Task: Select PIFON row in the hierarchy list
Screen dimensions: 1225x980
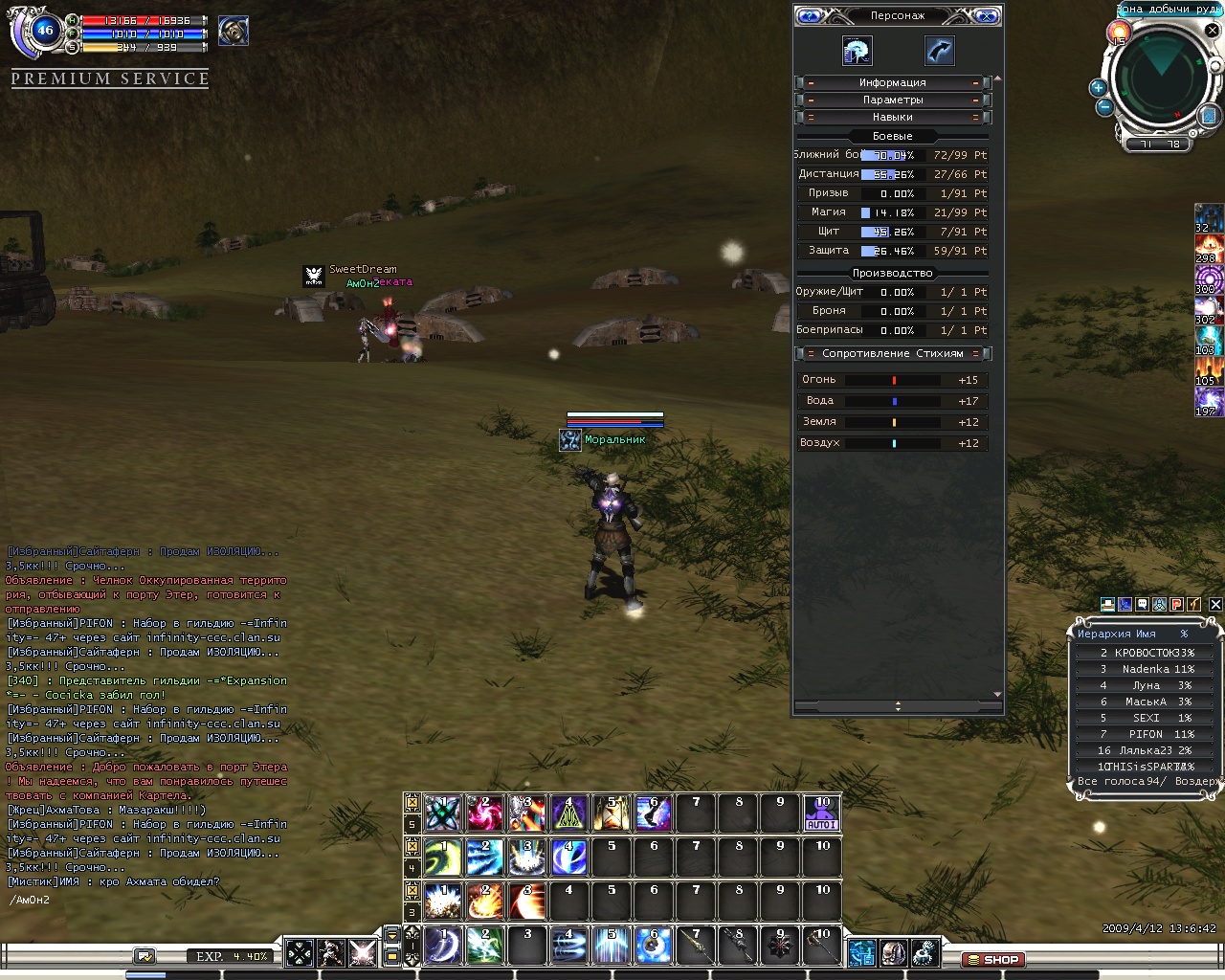Action: pos(1145,734)
